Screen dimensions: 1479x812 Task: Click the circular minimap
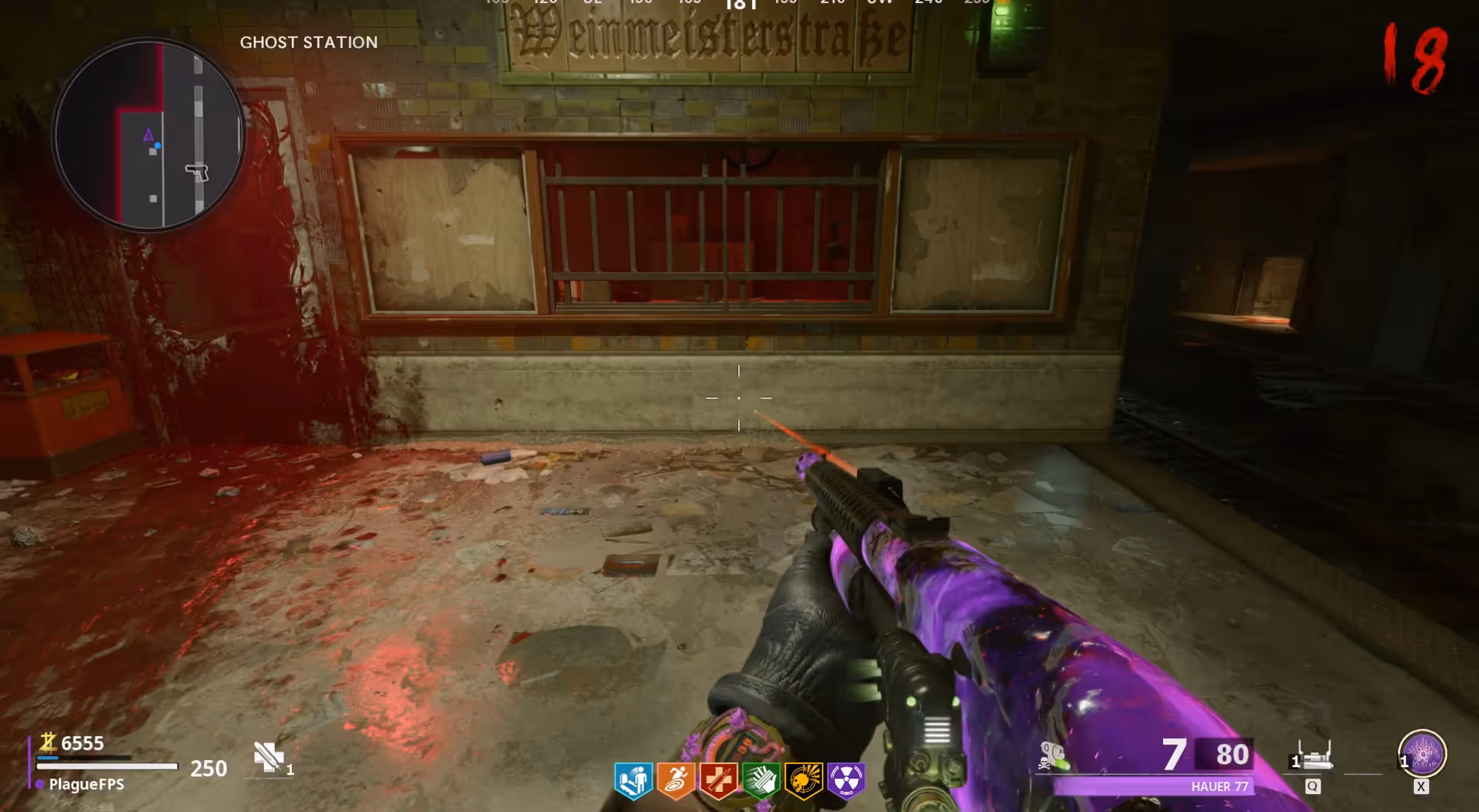point(148,136)
